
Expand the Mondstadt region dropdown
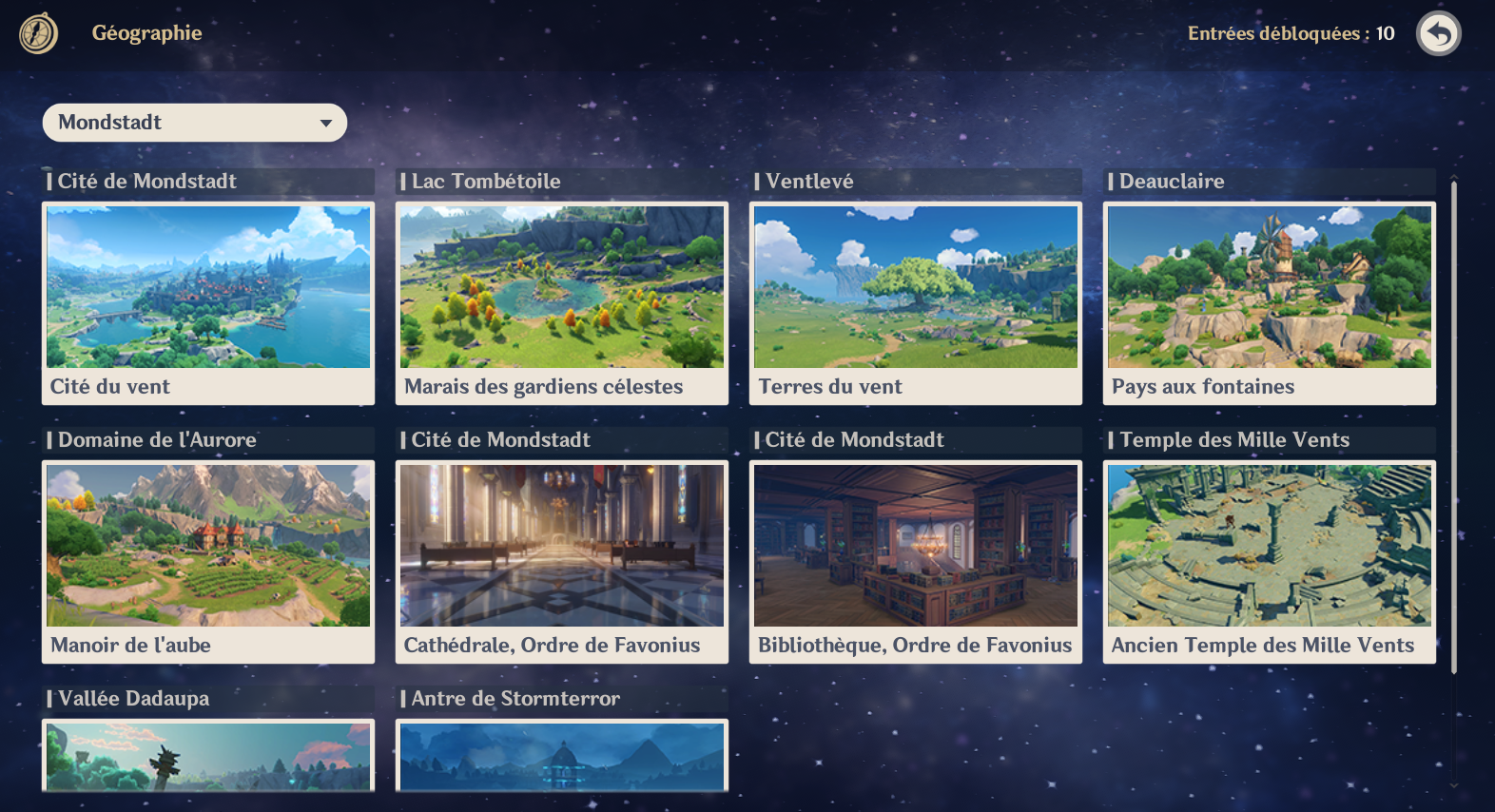pyautogui.click(x=194, y=122)
